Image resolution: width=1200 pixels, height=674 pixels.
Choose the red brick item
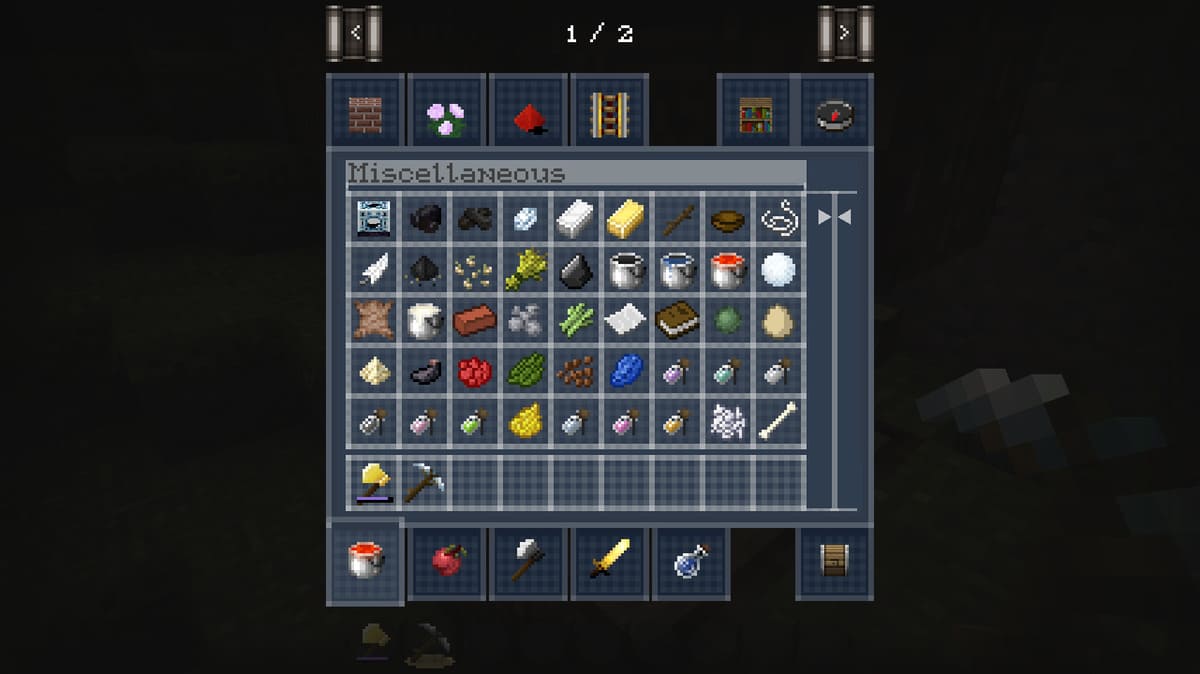474,320
